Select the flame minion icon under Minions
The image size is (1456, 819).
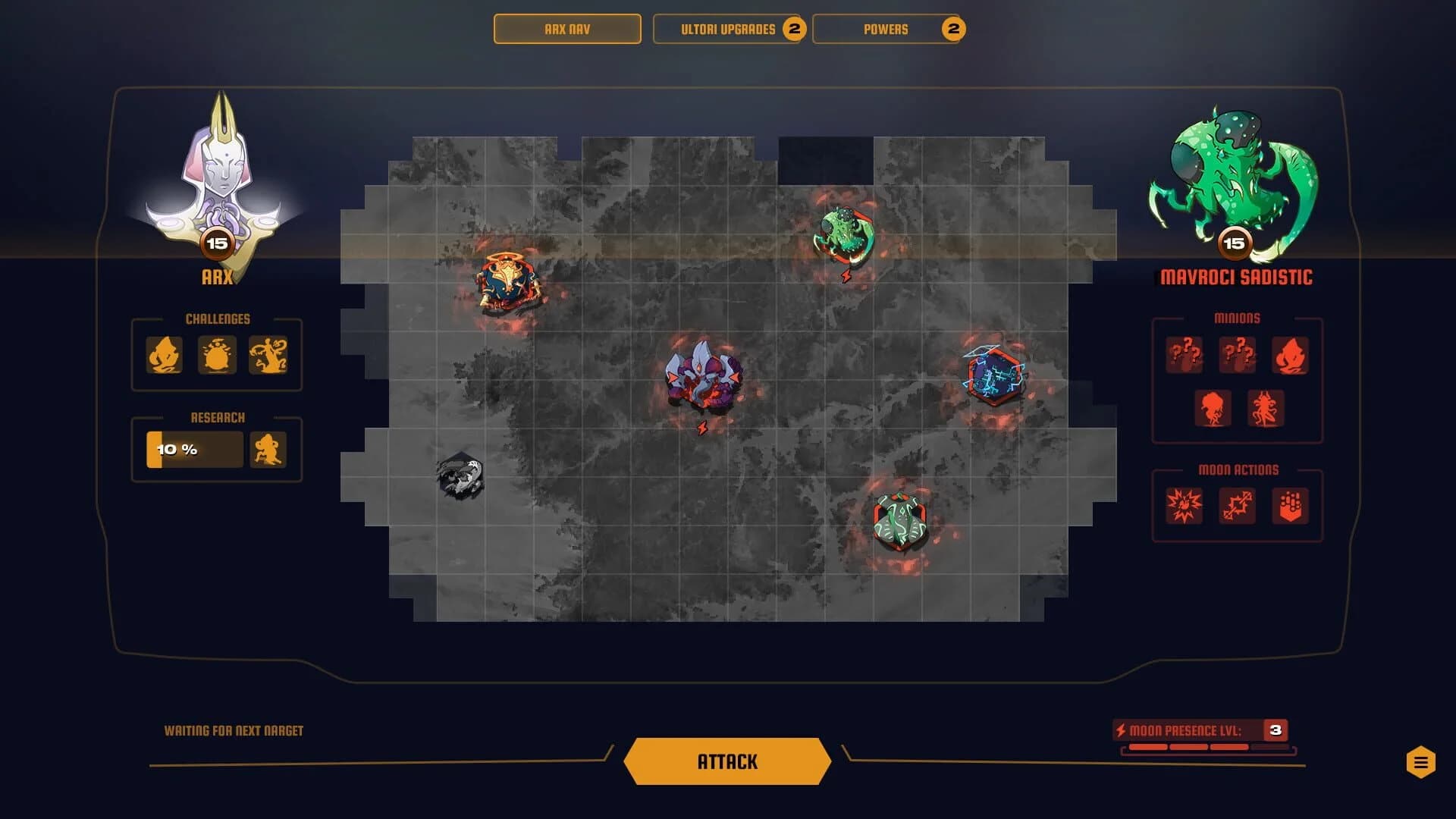1291,355
